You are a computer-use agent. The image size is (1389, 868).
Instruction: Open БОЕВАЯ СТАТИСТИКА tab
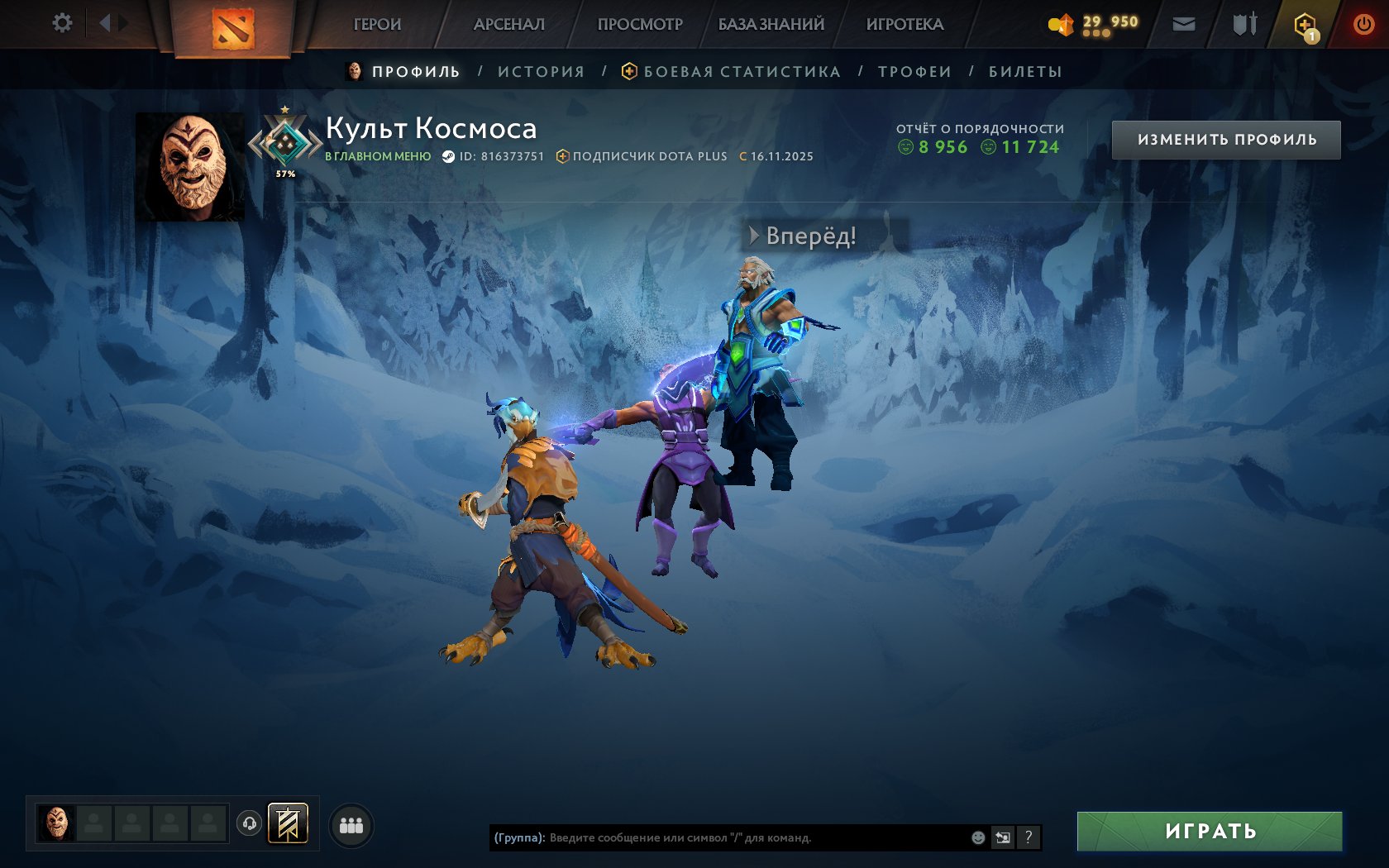click(x=742, y=72)
